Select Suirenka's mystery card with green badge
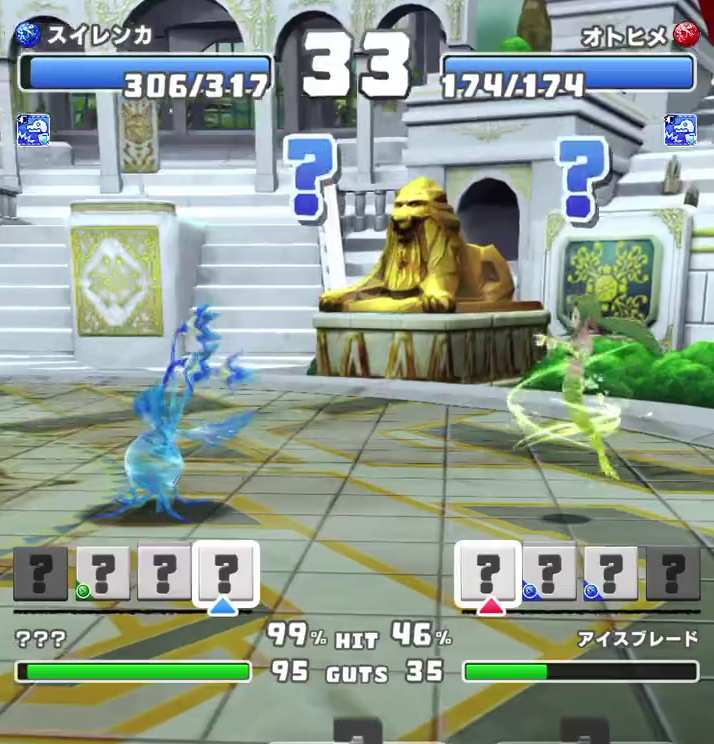The image size is (714, 744). click(103, 573)
